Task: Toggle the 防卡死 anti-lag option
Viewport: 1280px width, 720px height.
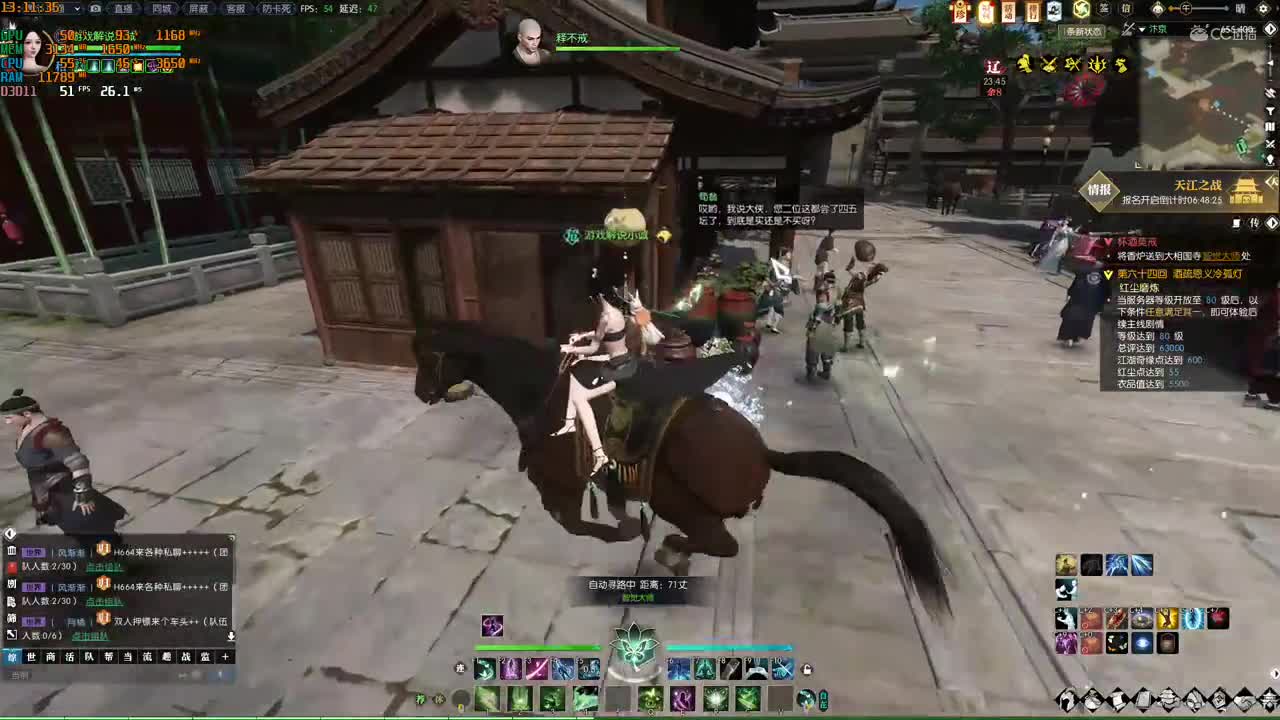Action: (x=275, y=9)
